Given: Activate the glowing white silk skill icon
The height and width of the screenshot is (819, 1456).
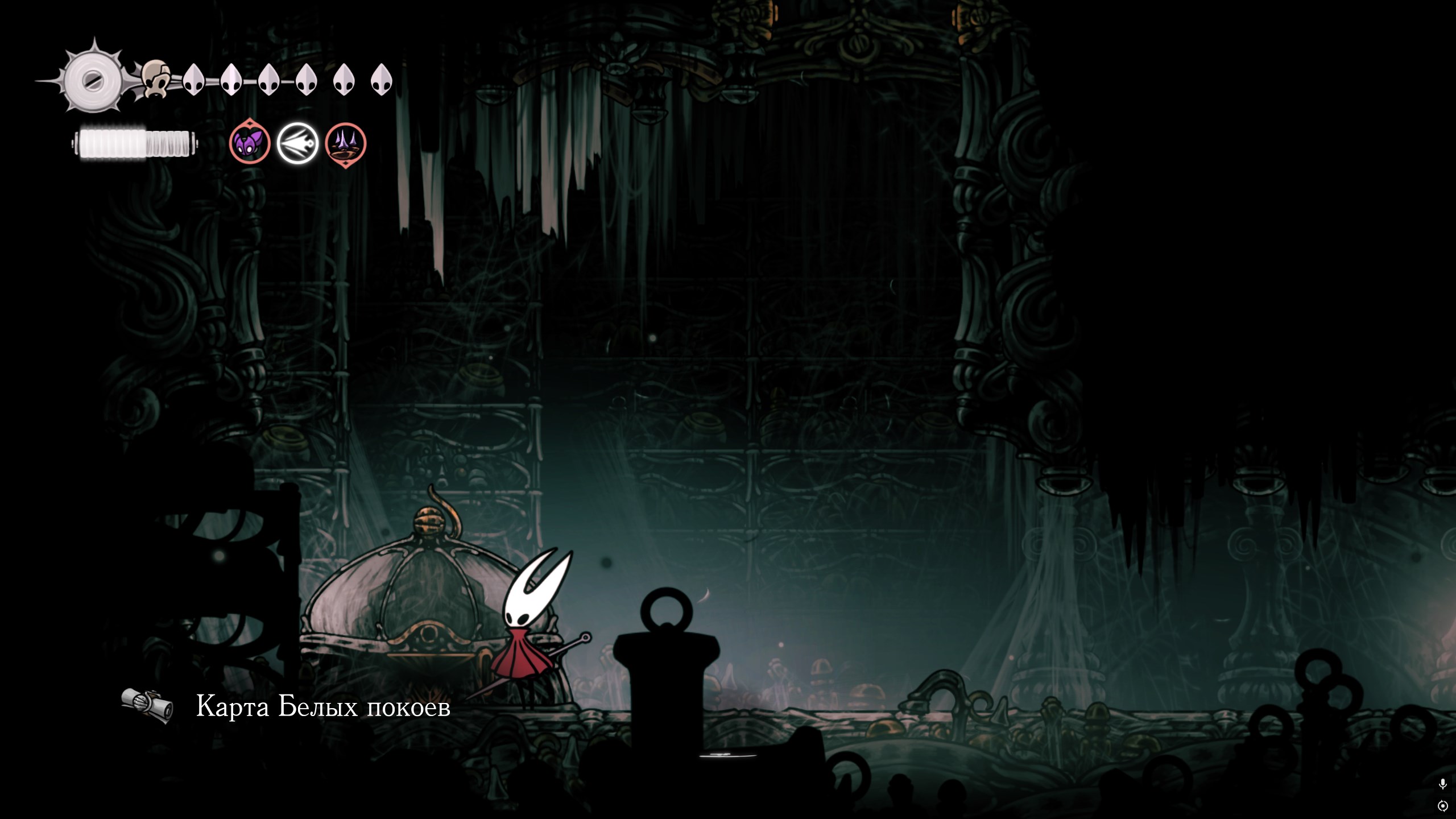Looking at the screenshot, I should coord(297,143).
